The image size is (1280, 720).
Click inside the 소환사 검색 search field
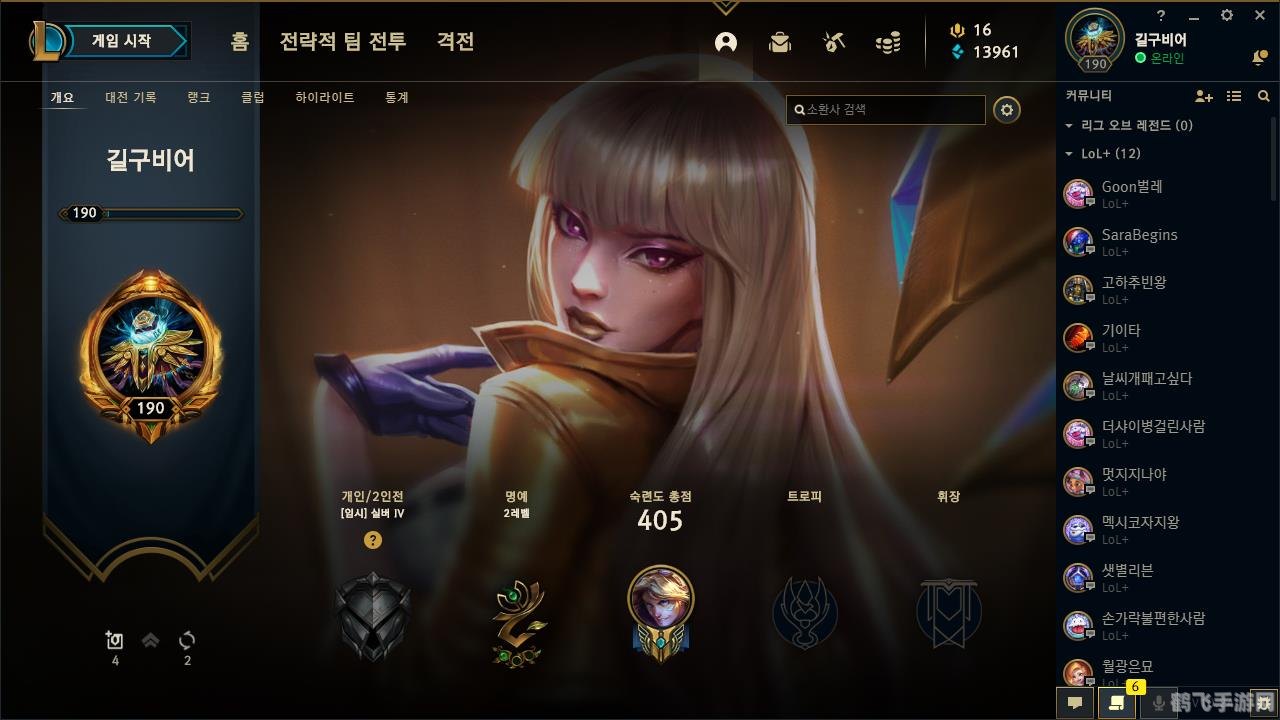[x=885, y=110]
